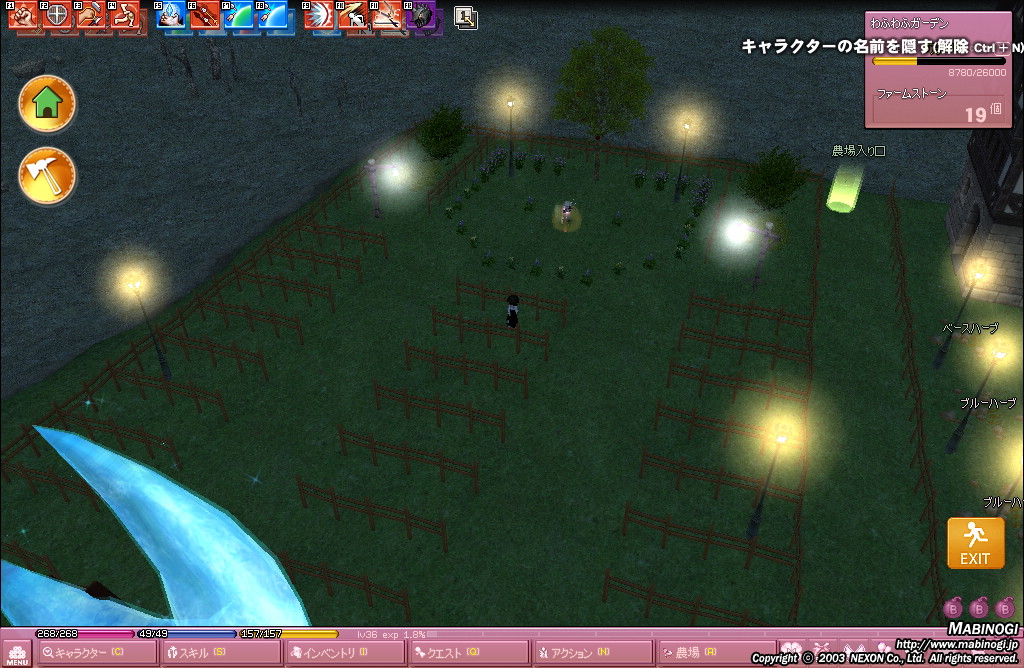Click the green house button
This screenshot has height=668, width=1024.
coord(47,103)
